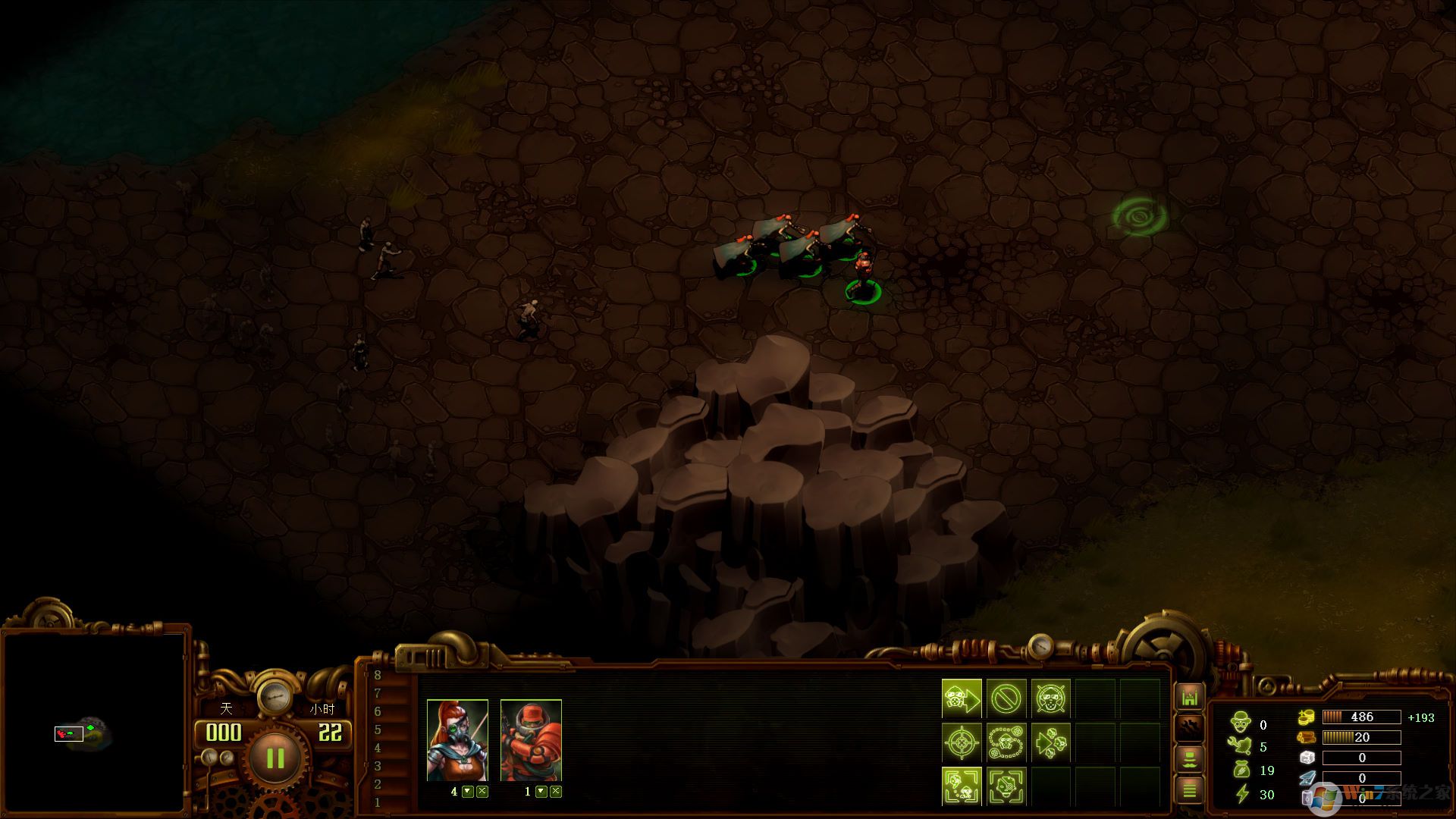The width and height of the screenshot is (1456, 819).
Task: Remove Rangers from selection with X button
Action: tap(482, 792)
